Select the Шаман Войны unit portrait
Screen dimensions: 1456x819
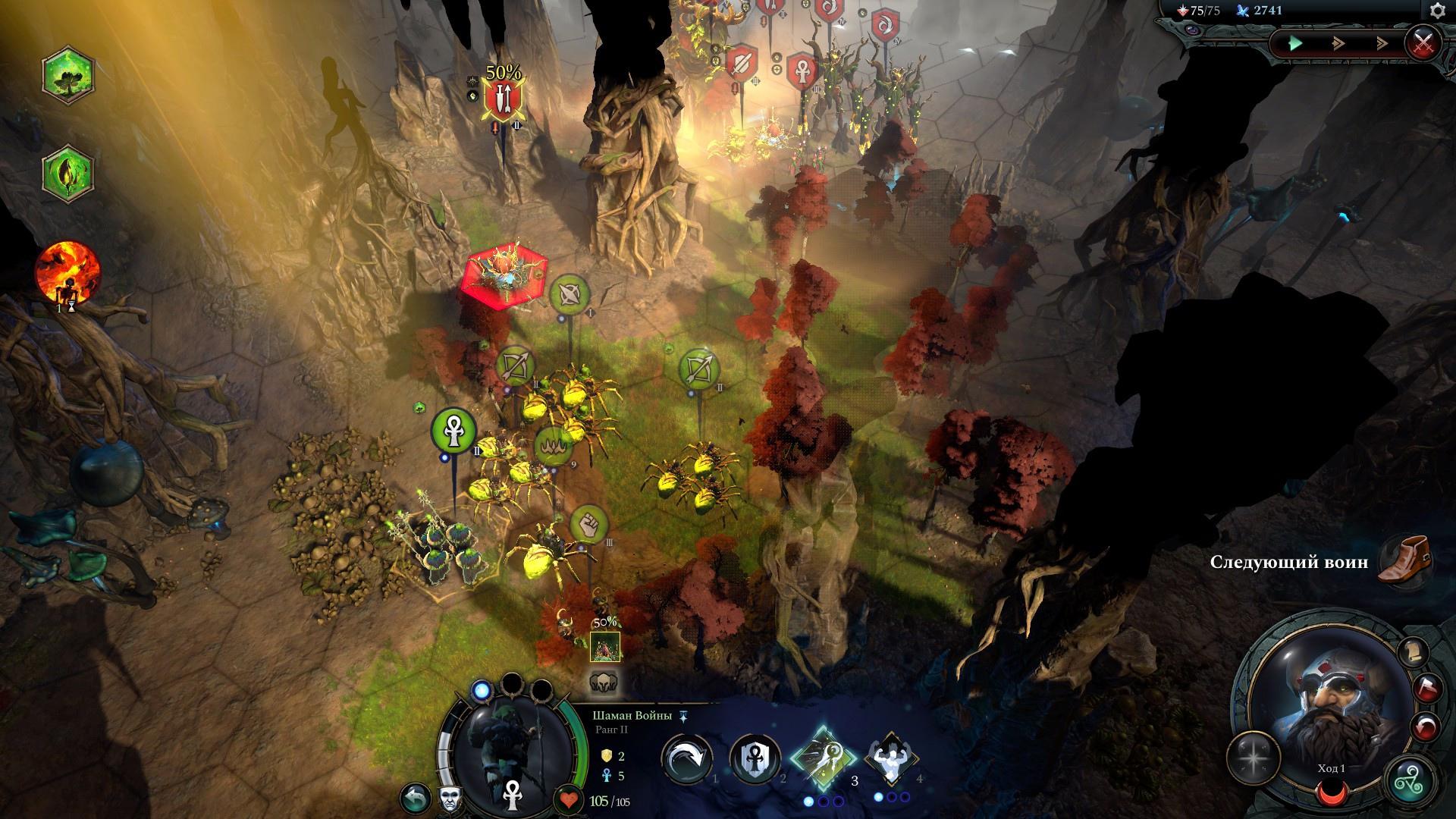pos(512,747)
